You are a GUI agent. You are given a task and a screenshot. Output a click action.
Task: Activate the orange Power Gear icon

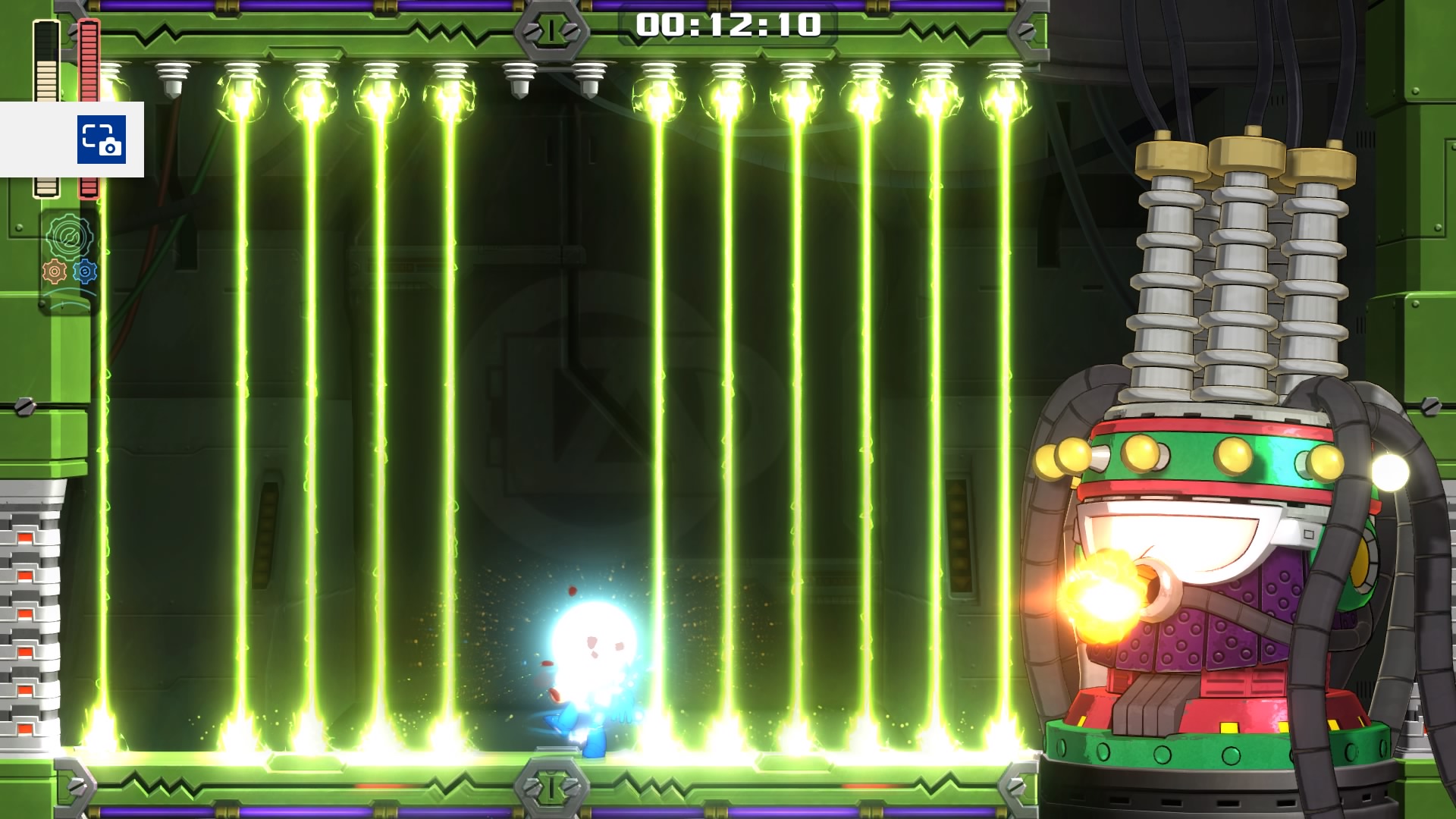click(55, 271)
